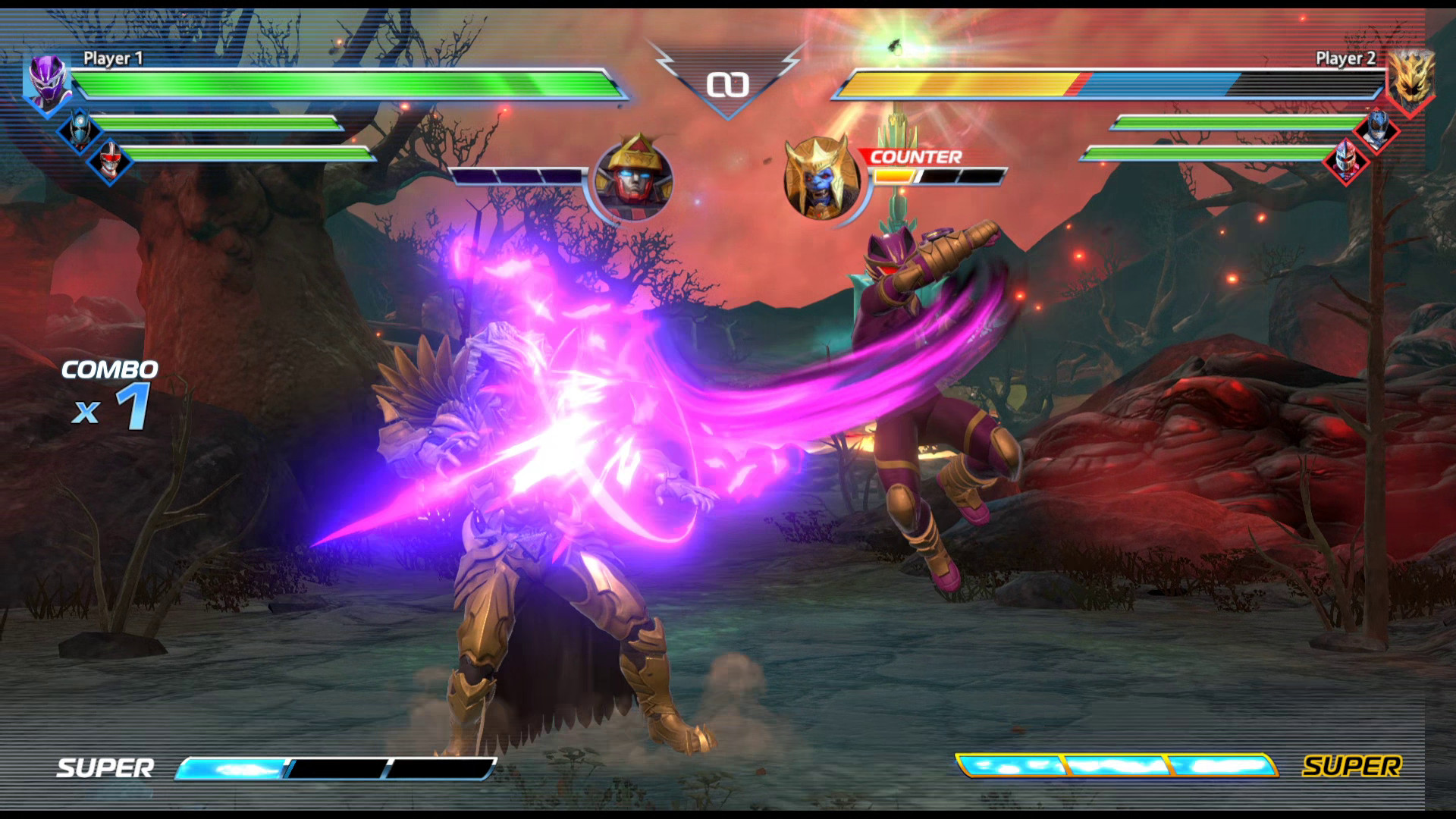This screenshot has height=819, width=1456.
Task: Tag in Player 1's Time Force Red teammate
Action: coord(110,162)
